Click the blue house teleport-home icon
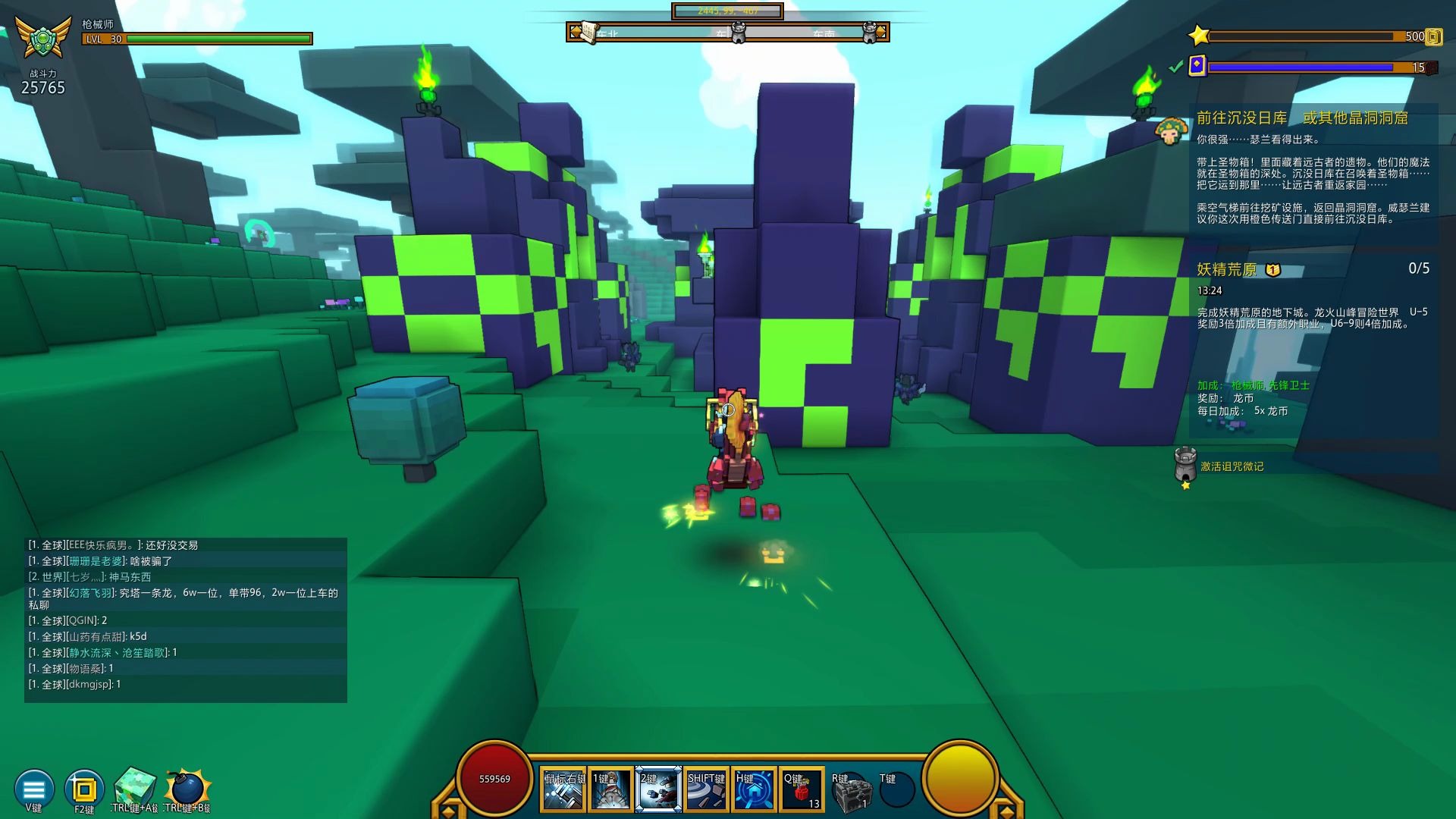Screen dimensions: 1456x819 click(x=754, y=790)
